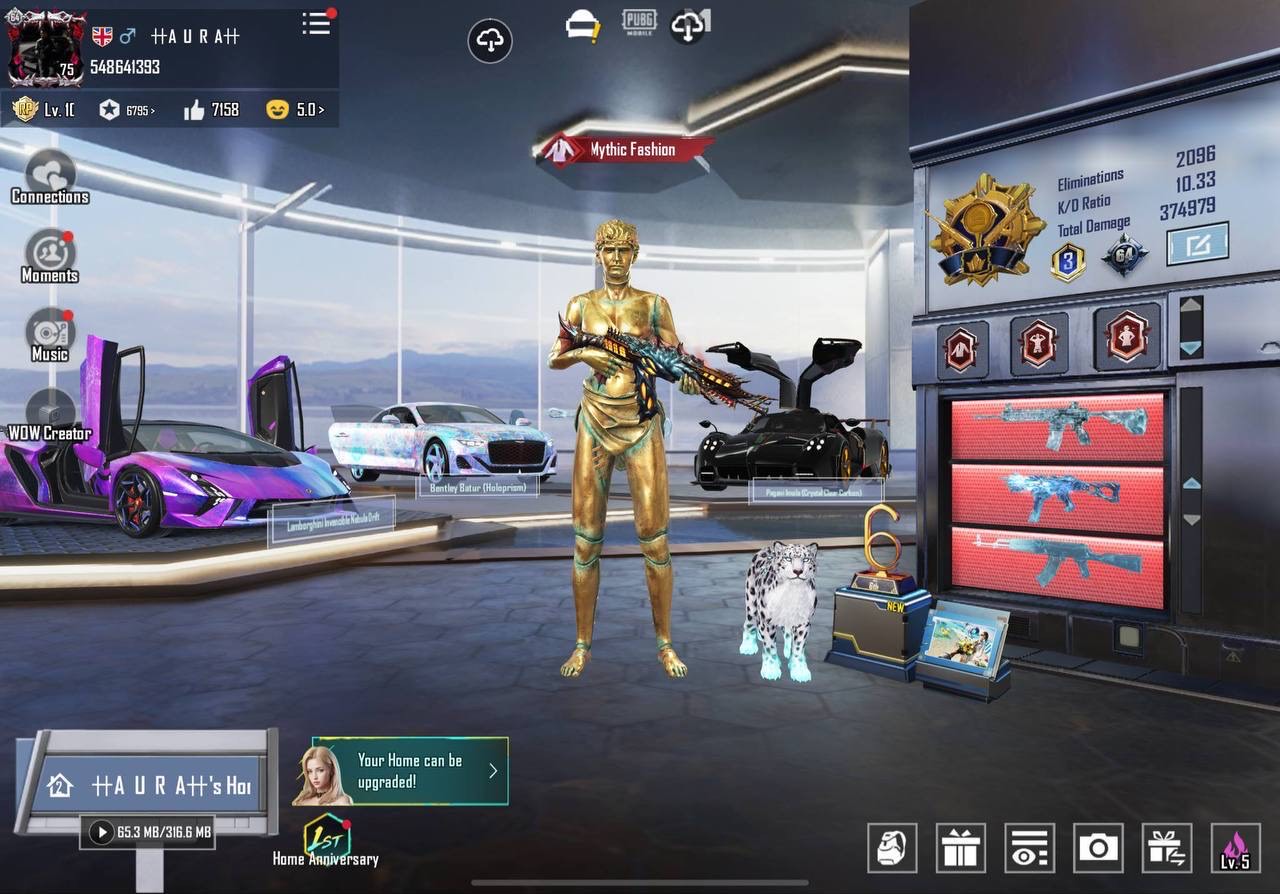Open the Lv. 5 flame popularity icon
This screenshot has height=894, width=1280.
click(1235, 848)
